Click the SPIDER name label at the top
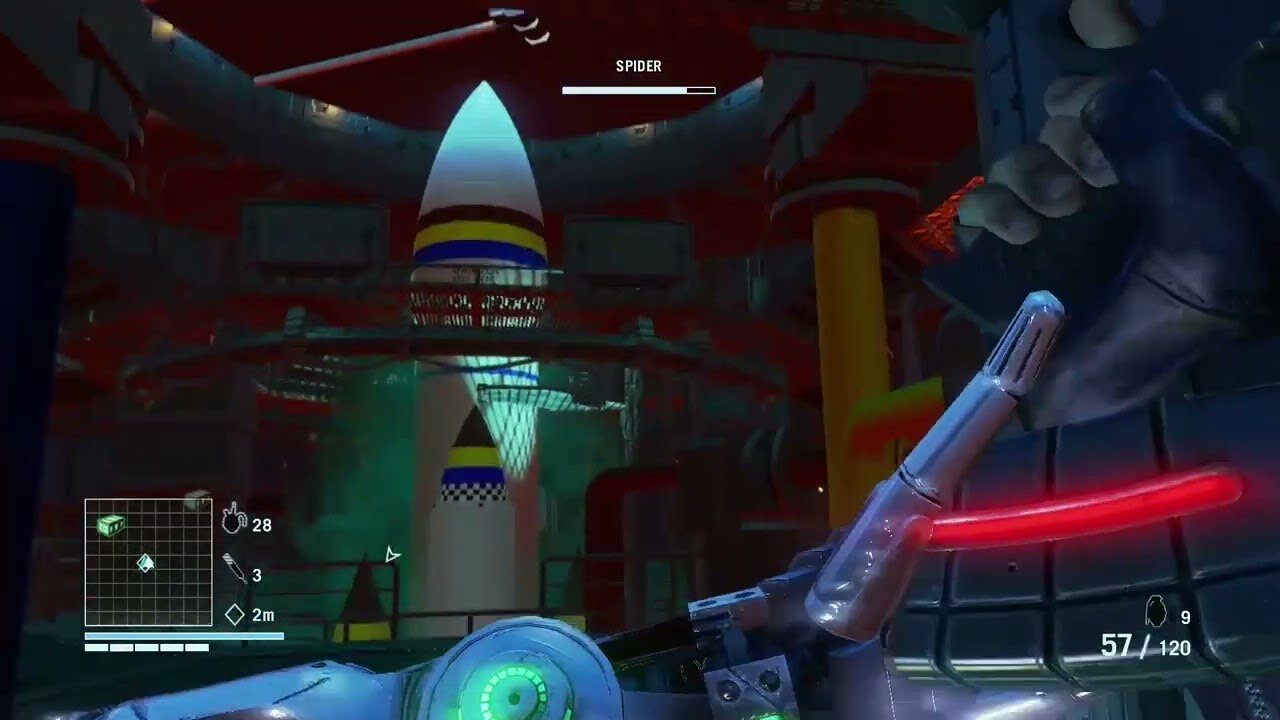This screenshot has width=1280, height=720. [x=638, y=66]
